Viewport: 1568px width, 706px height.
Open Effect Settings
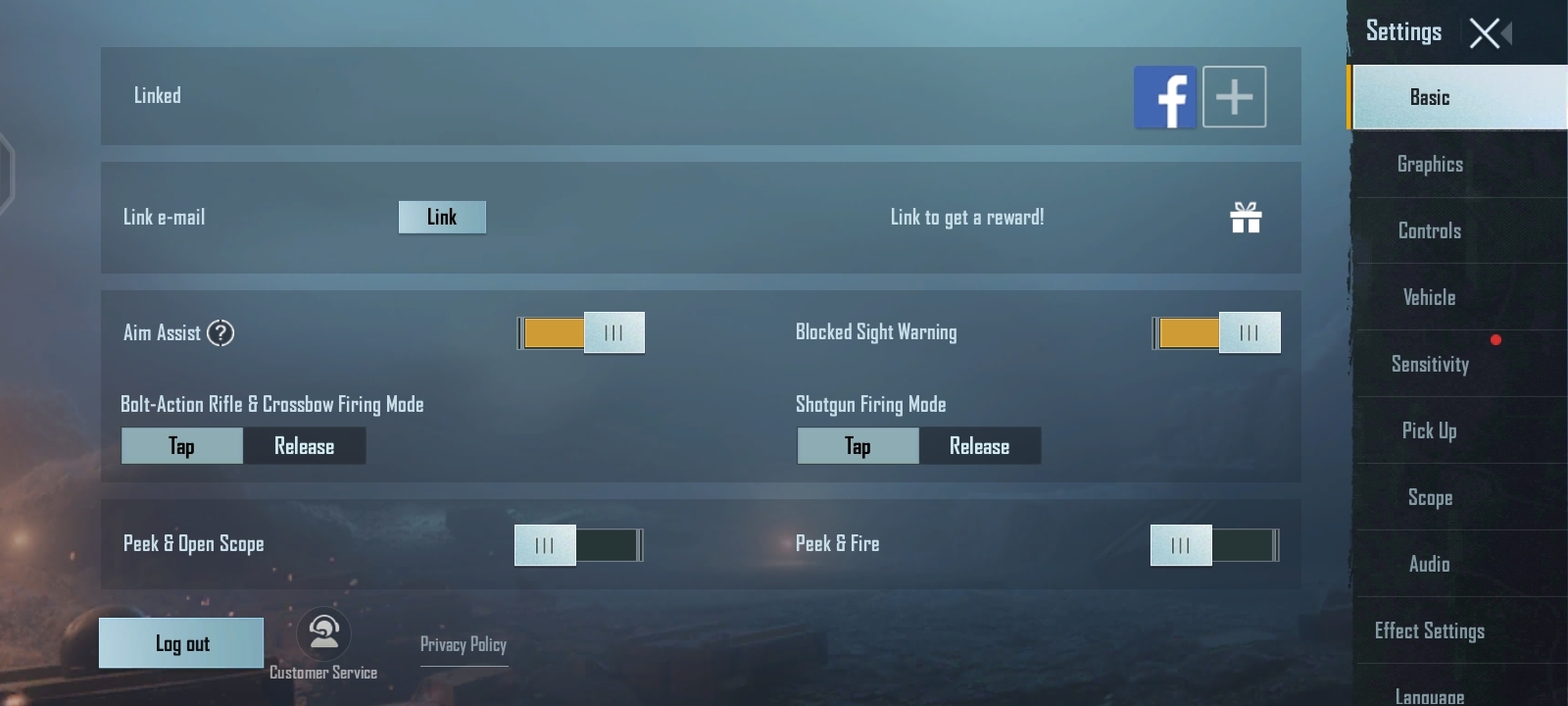[x=1428, y=630]
